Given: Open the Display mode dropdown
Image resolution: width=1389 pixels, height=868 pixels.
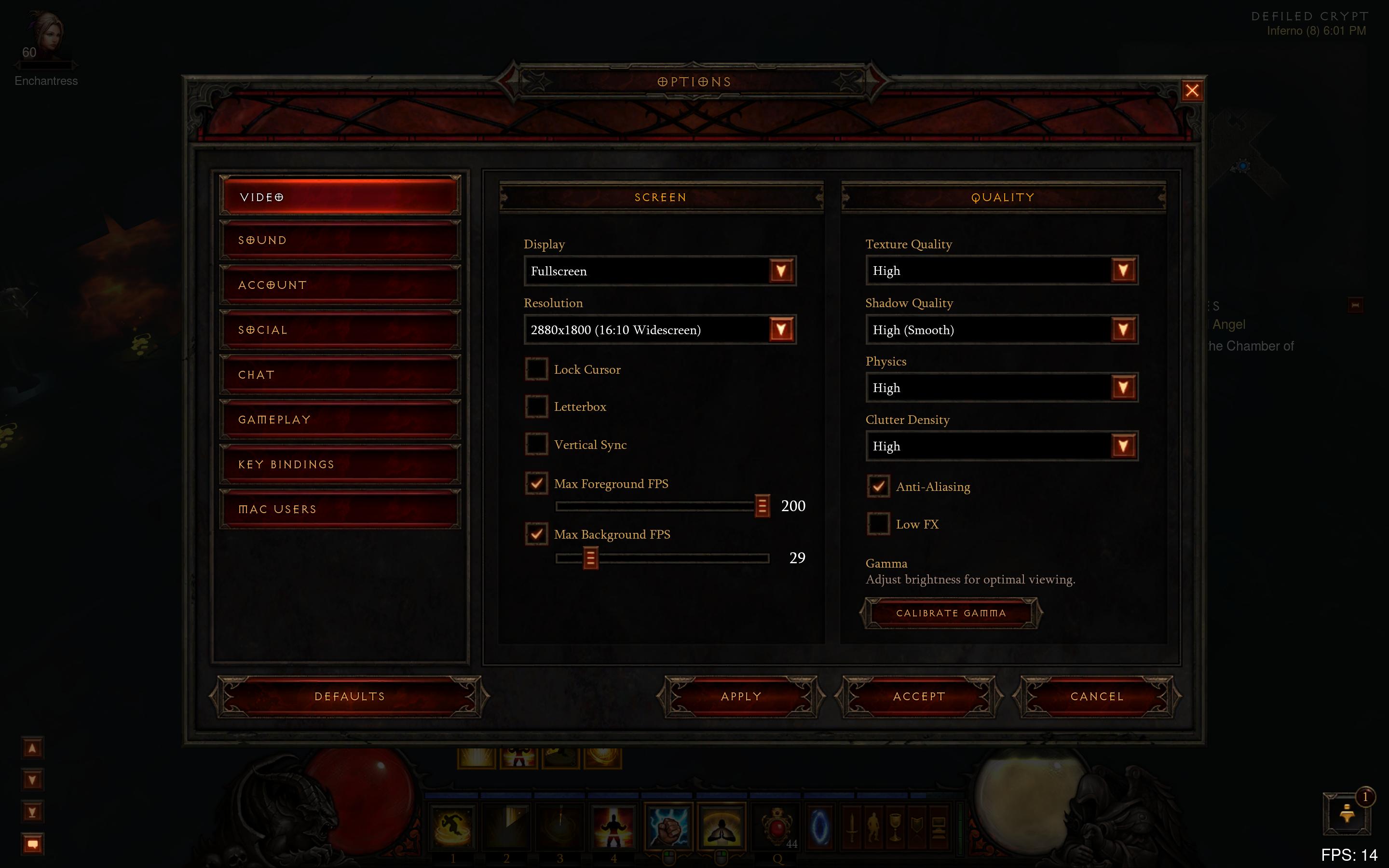Looking at the screenshot, I should 781,271.
